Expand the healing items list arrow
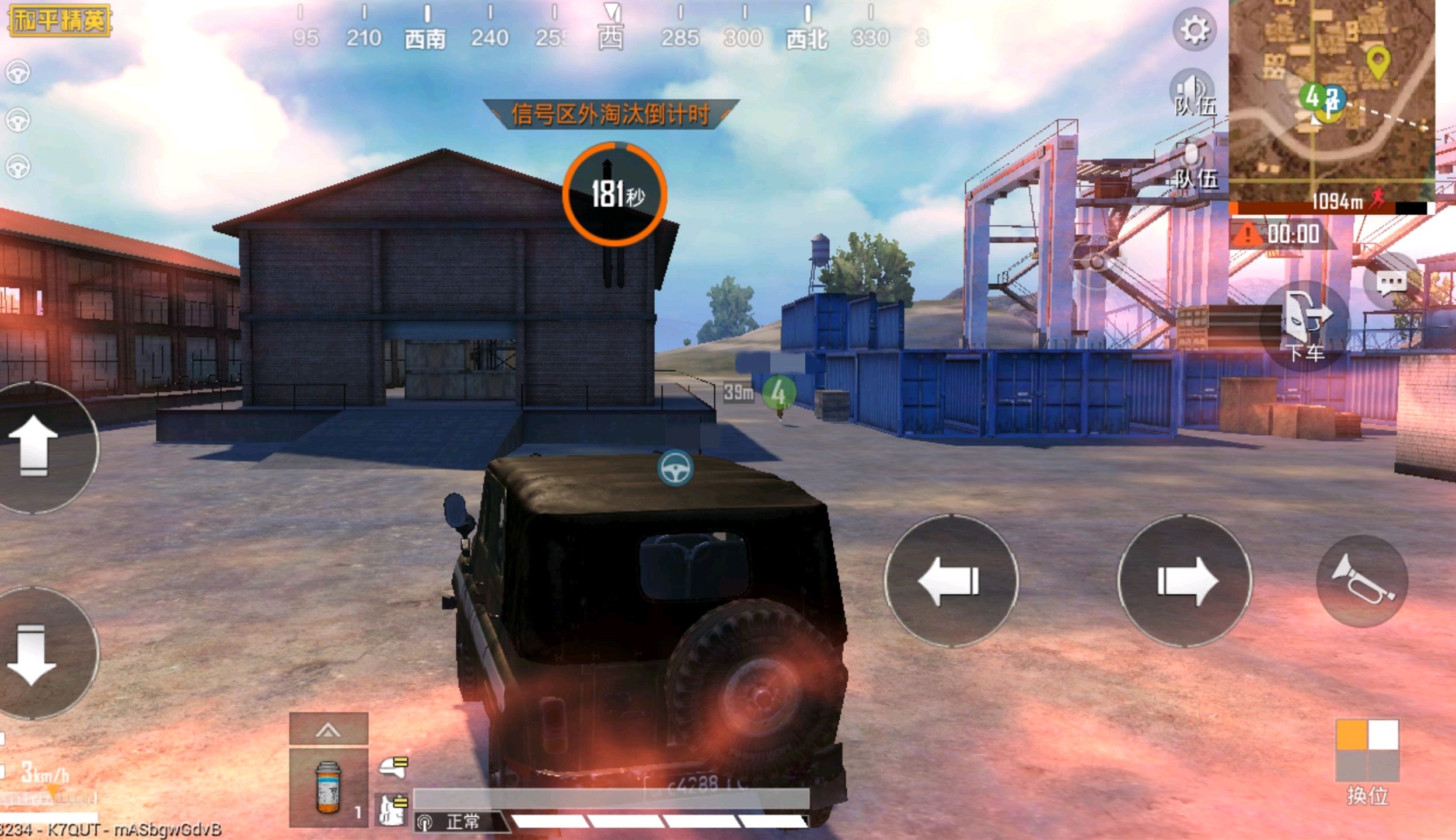 click(329, 729)
